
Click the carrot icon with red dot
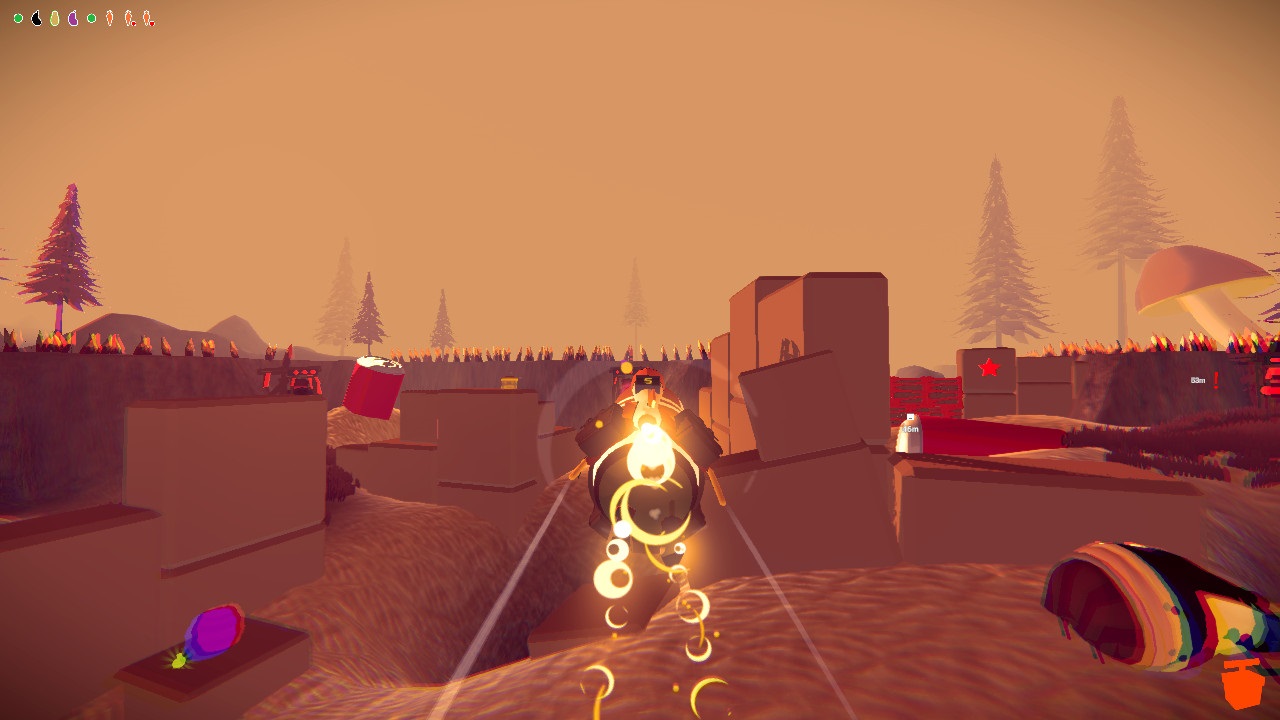(130, 17)
